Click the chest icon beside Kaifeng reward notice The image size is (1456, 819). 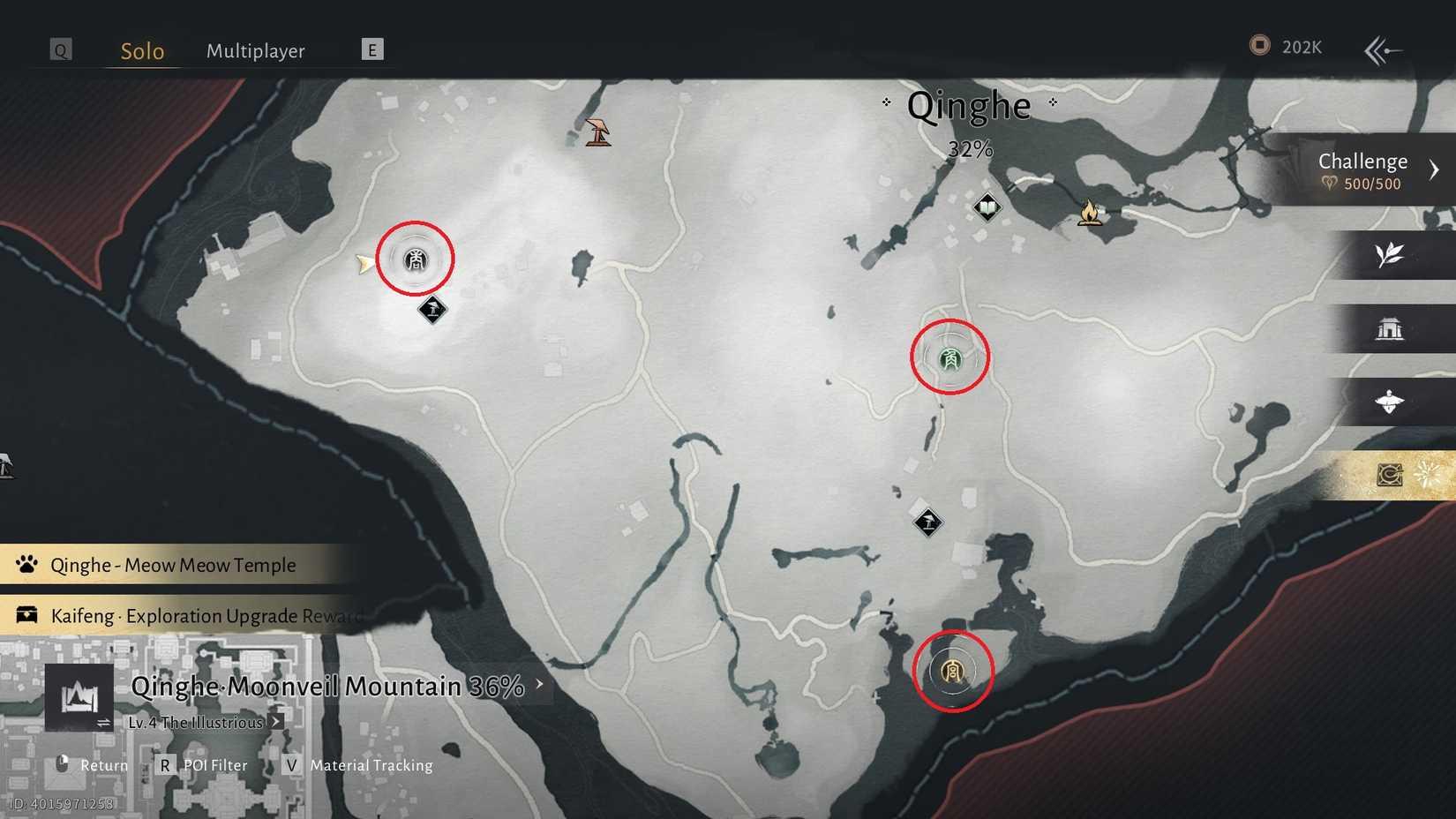coord(26,615)
